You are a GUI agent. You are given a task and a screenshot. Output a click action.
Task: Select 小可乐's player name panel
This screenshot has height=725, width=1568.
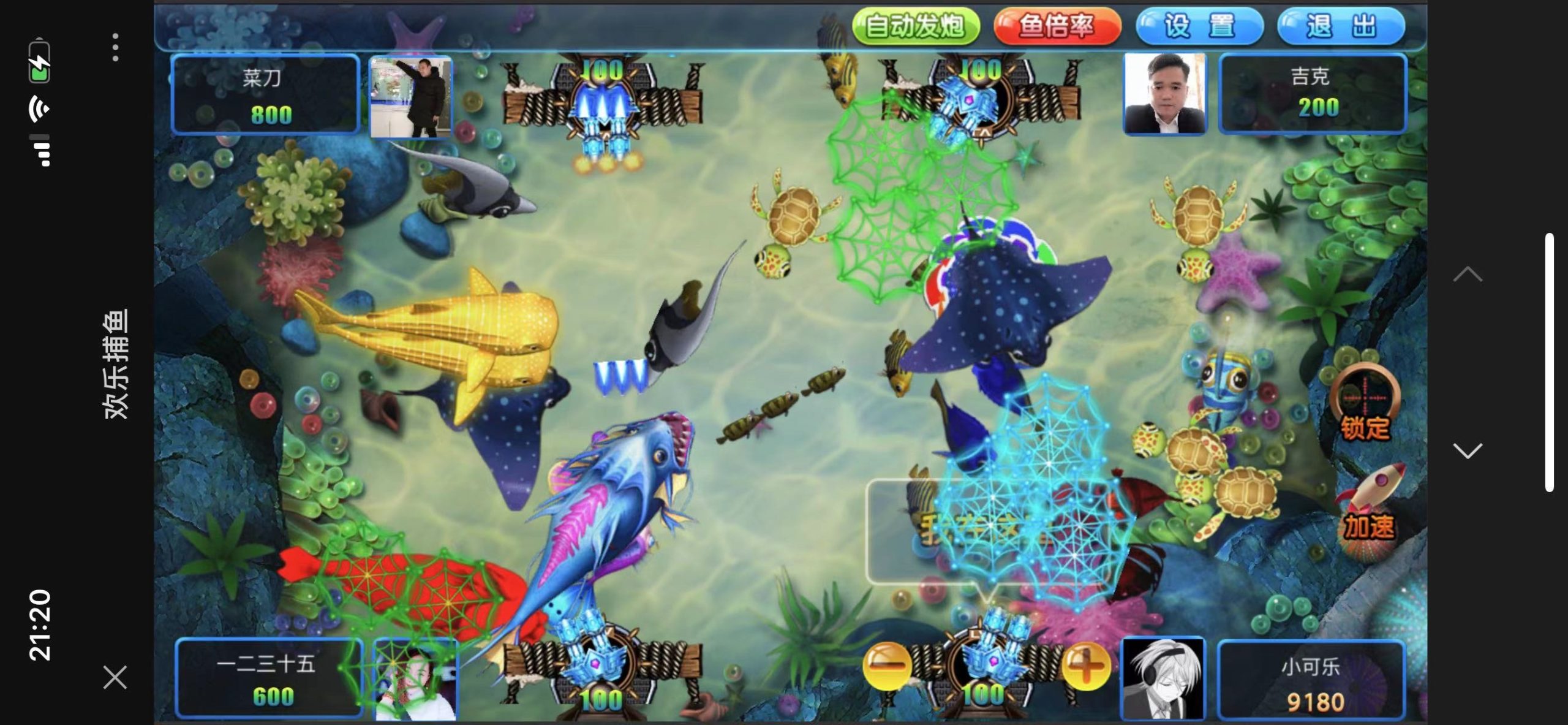(1311, 679)
